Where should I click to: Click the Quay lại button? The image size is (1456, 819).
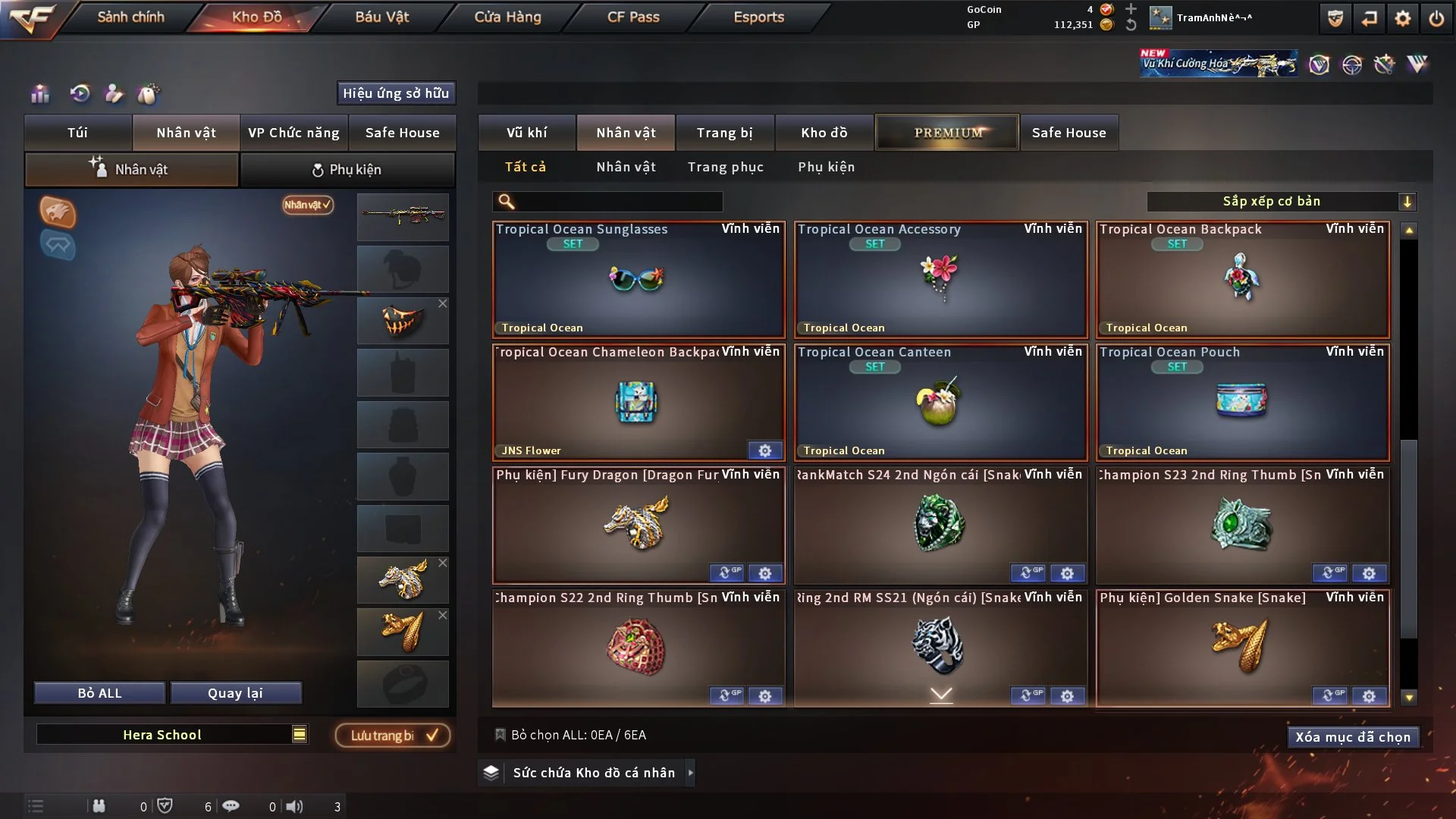[235, 693]
